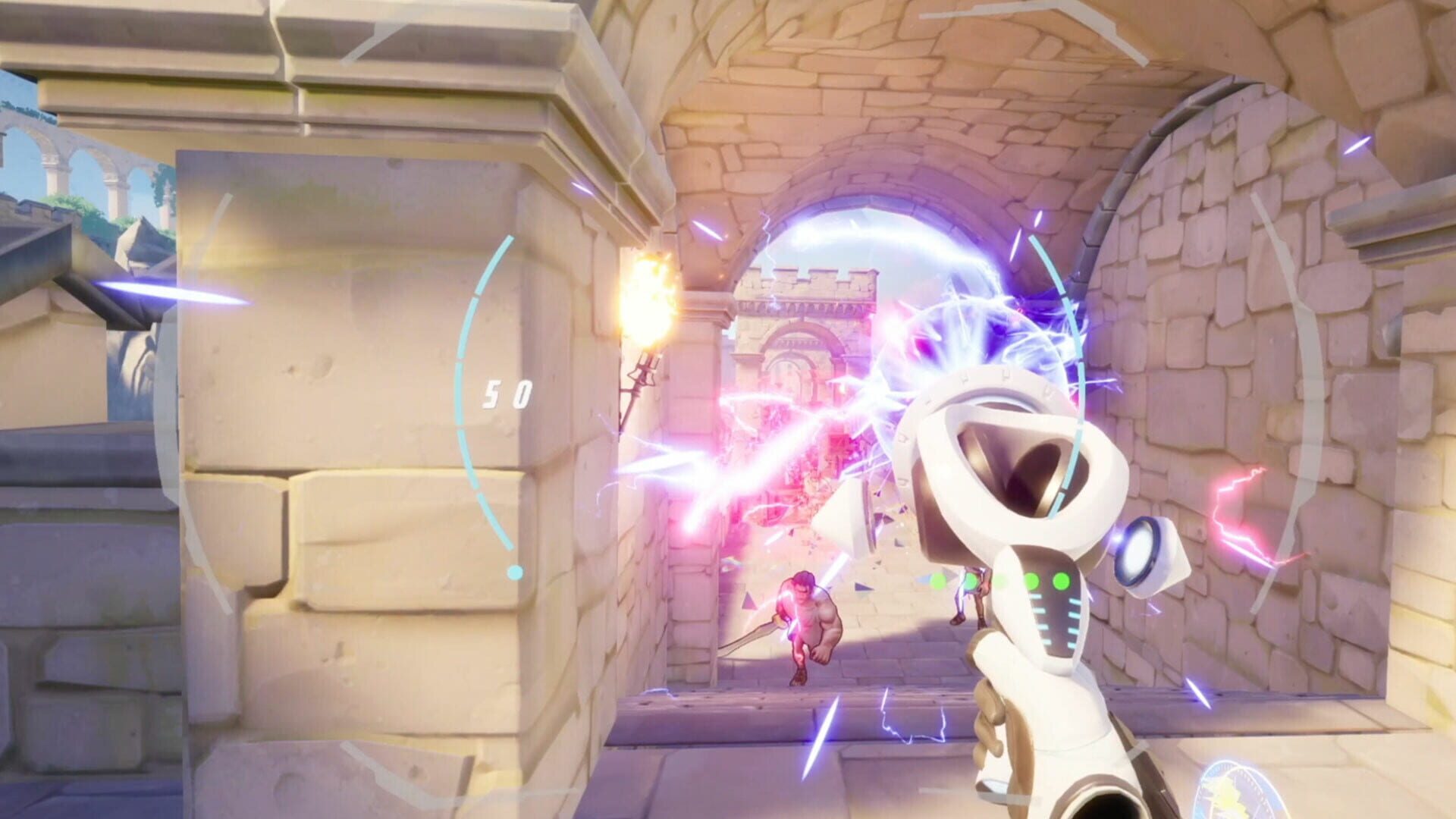Click the last green ammo pip on weapon
This screenshot has width=1456, height=819.
pyautogui.click(x=1062, y=581)
